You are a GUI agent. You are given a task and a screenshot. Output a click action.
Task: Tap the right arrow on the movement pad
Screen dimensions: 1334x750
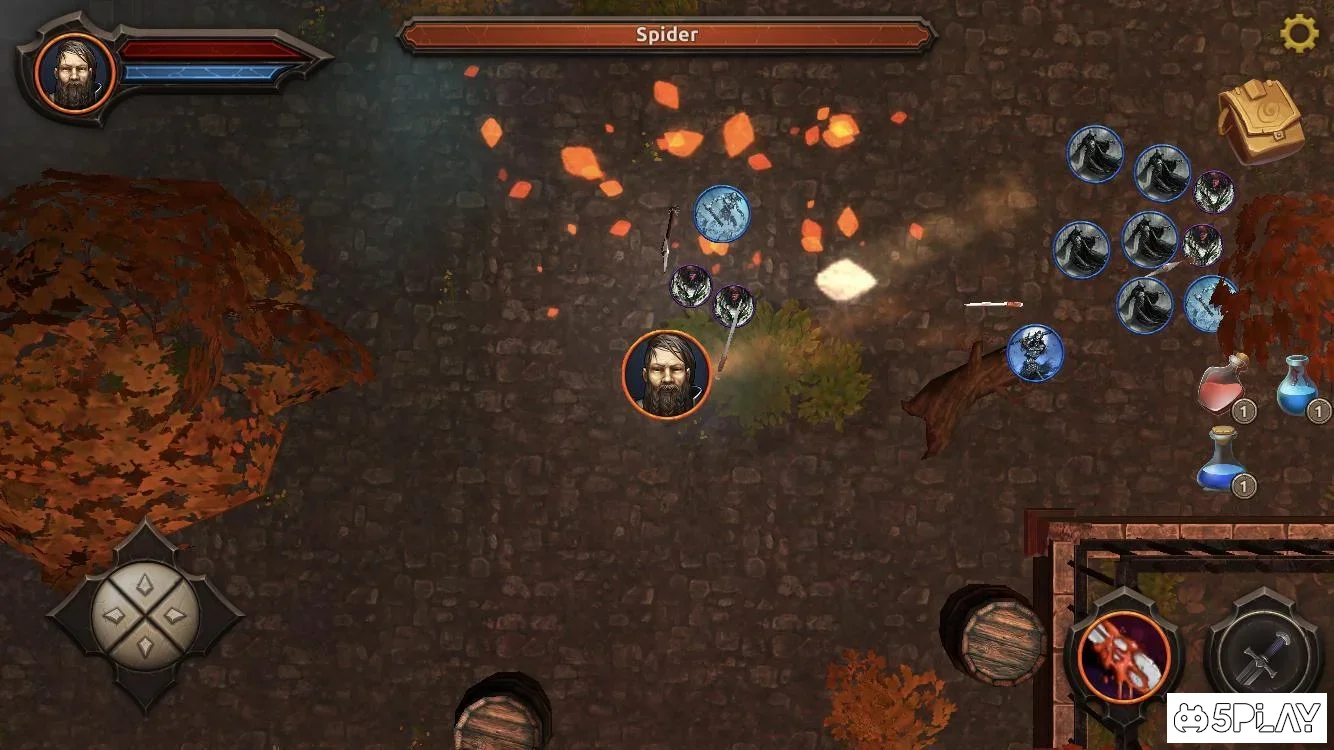coord(178,616)
